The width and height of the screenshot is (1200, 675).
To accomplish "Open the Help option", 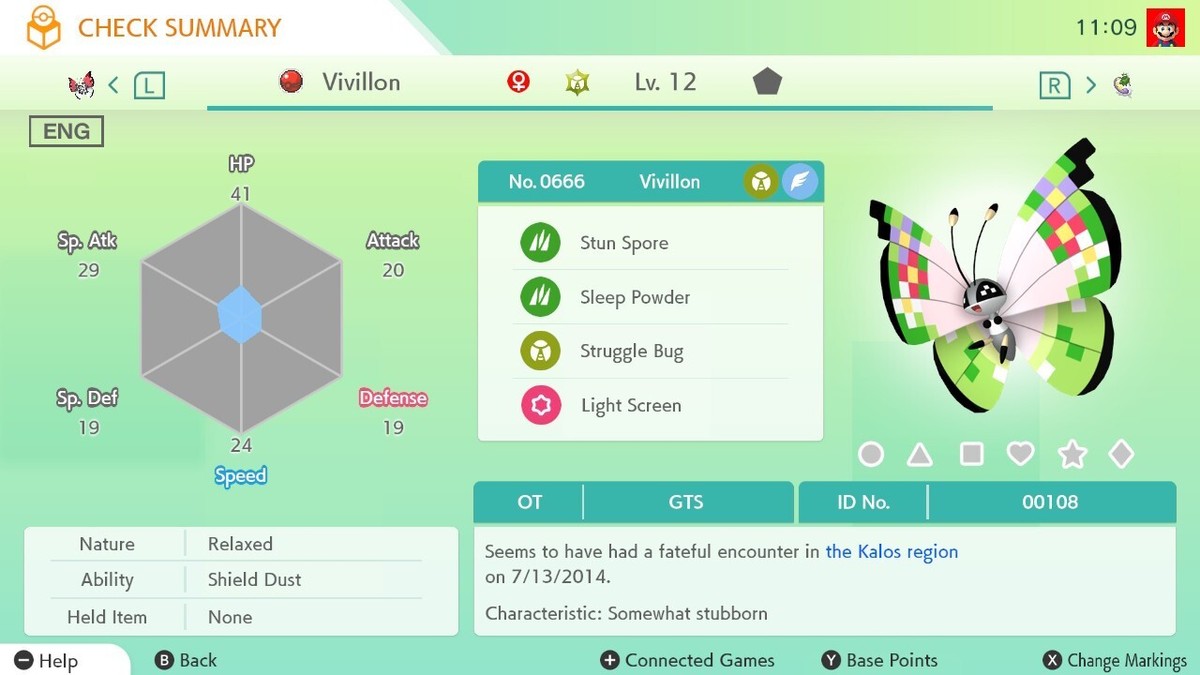I will click(x=46, y=660).
